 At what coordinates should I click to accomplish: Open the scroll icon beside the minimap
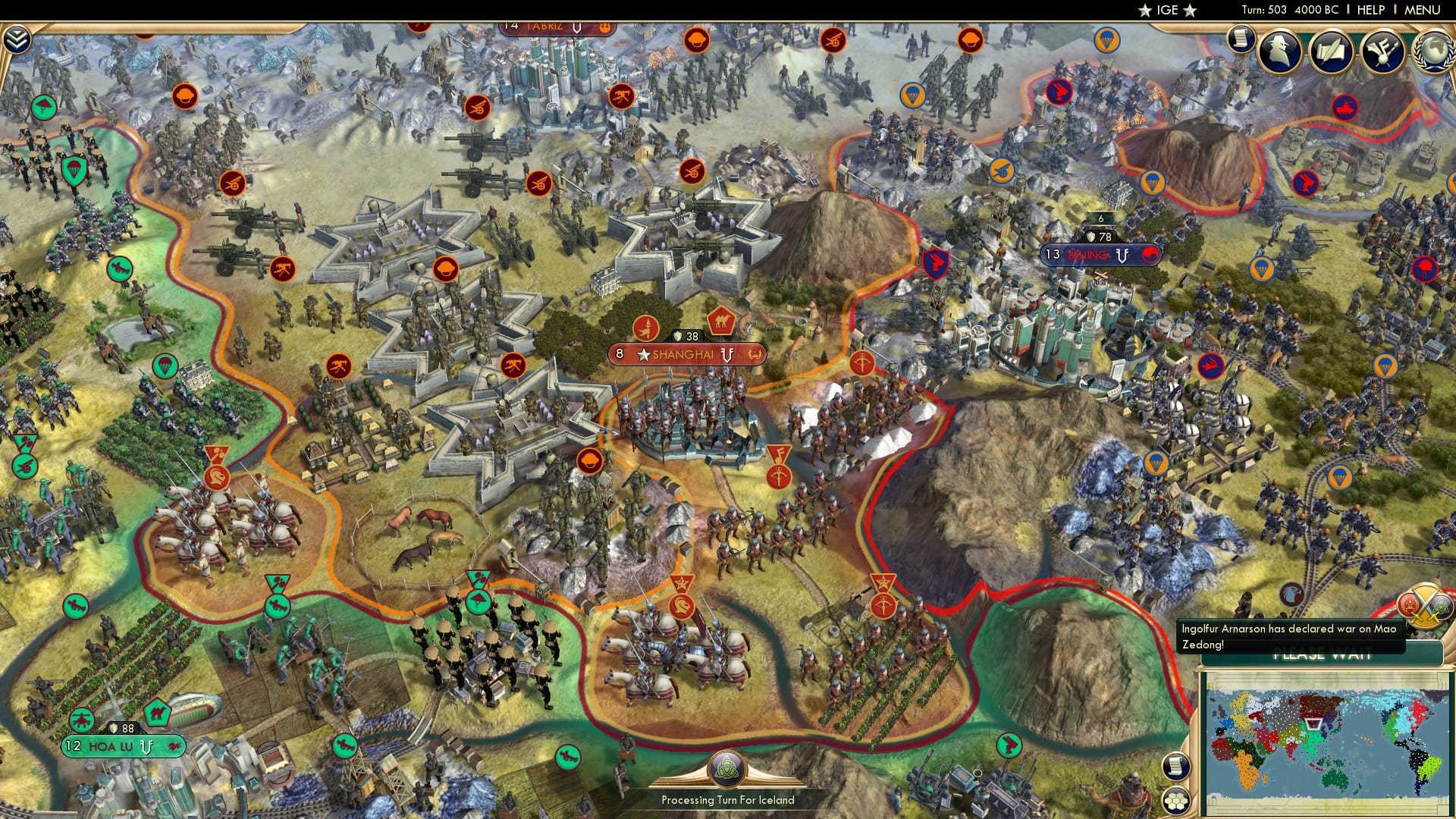tap(1177, 765)
